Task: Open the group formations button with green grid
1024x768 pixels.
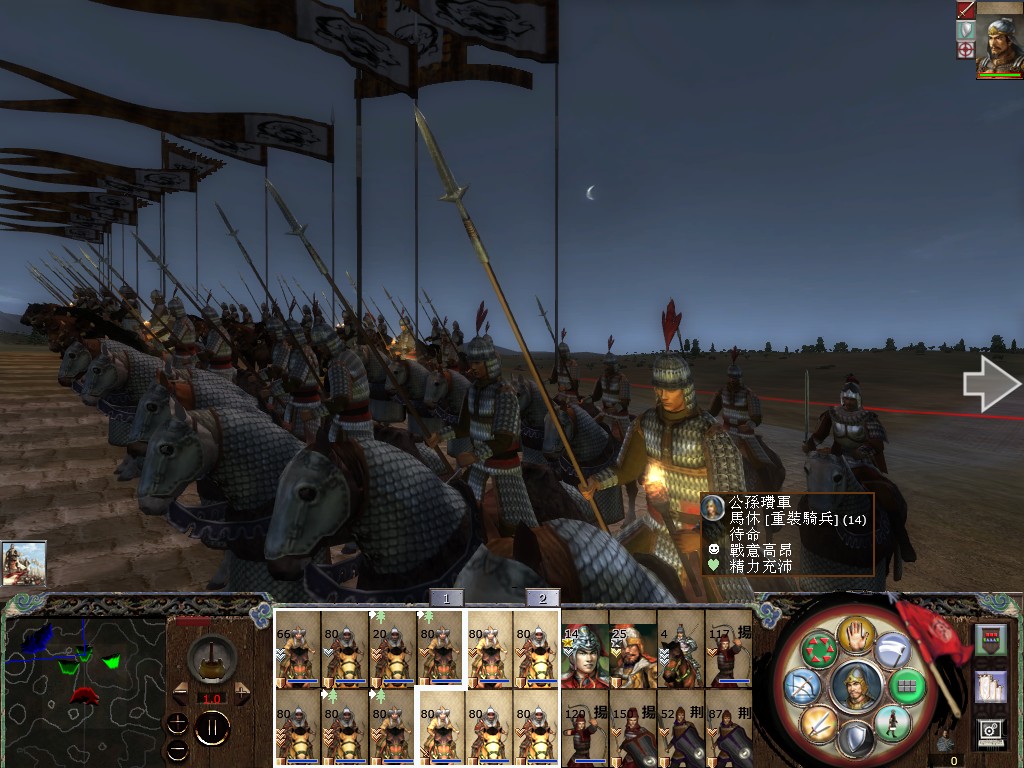Action: [x=908, y=686]
